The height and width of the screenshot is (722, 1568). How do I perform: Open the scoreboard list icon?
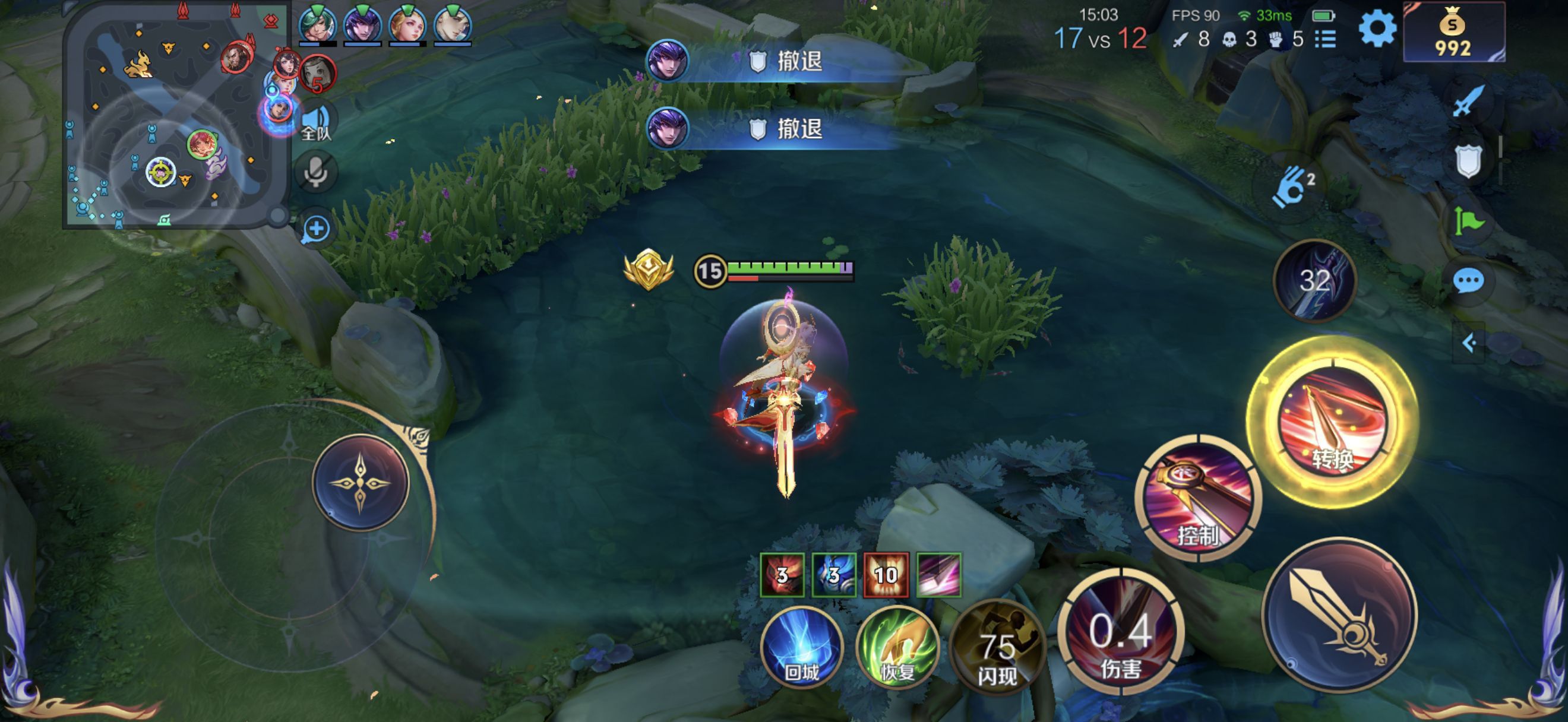1325,40
